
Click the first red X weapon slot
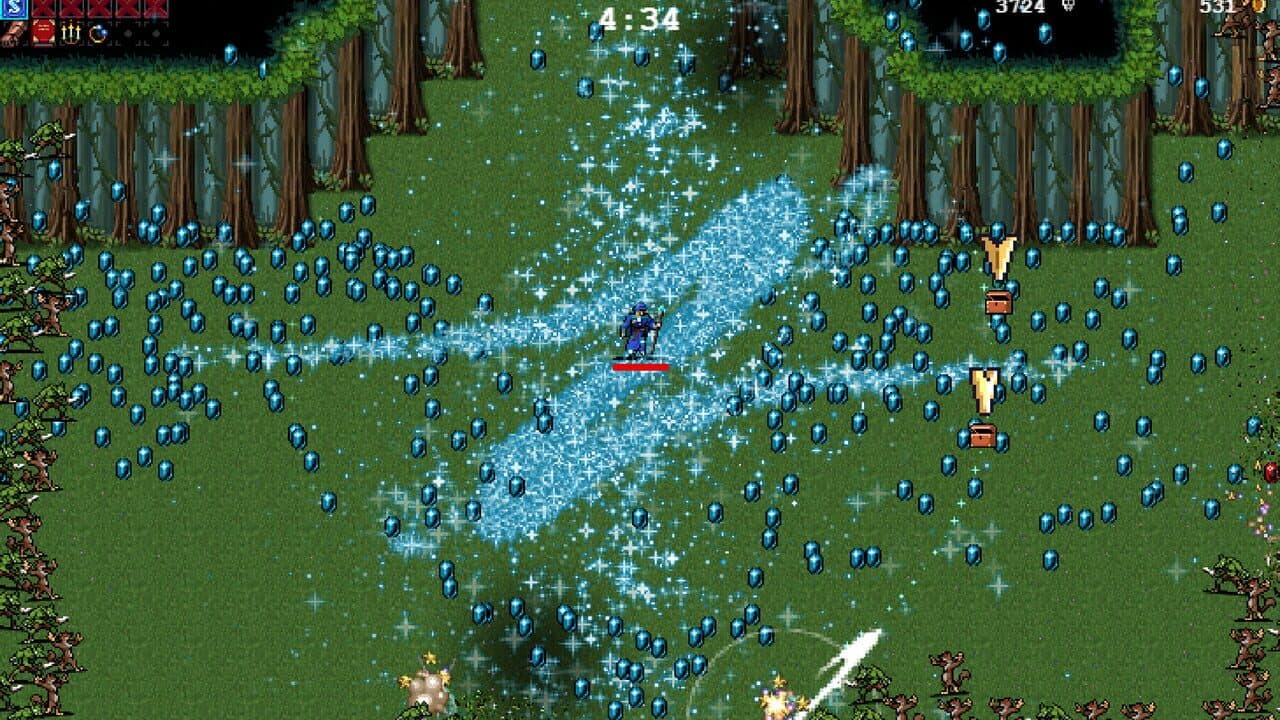pyautogui.click(x=41, y=7)
